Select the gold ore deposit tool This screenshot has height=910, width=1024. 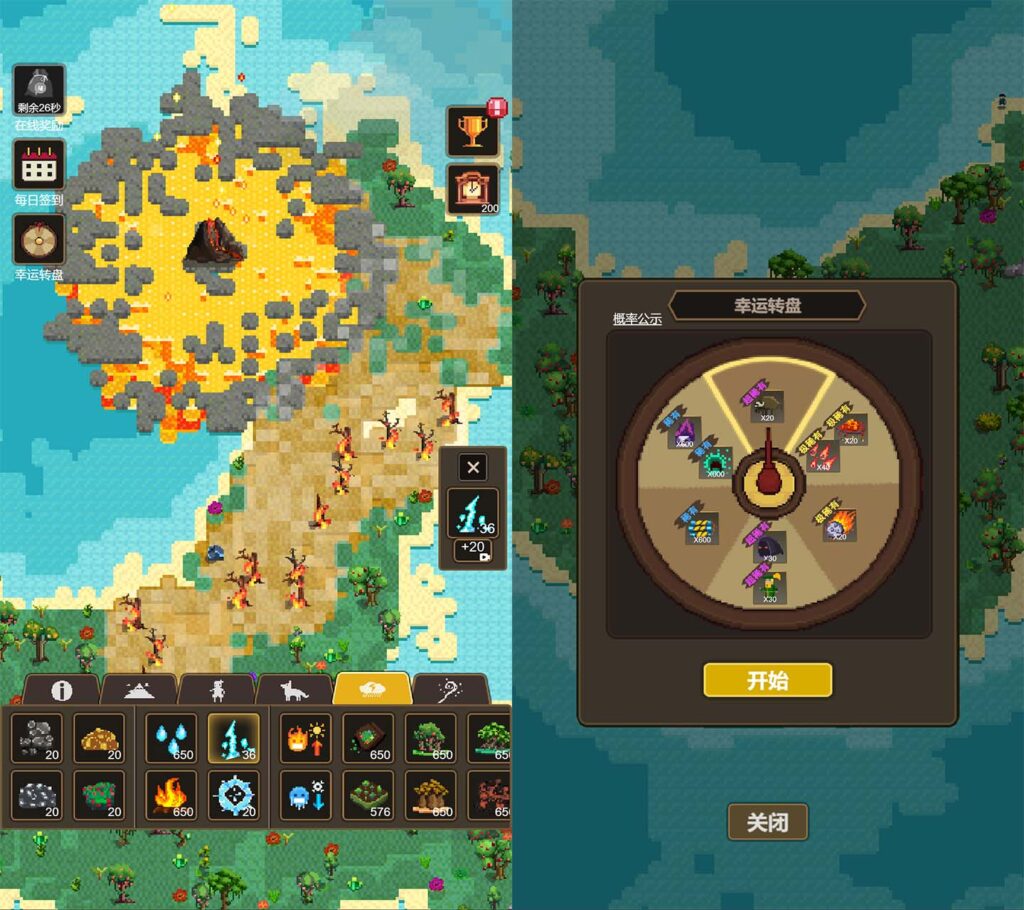coord(99,739)
